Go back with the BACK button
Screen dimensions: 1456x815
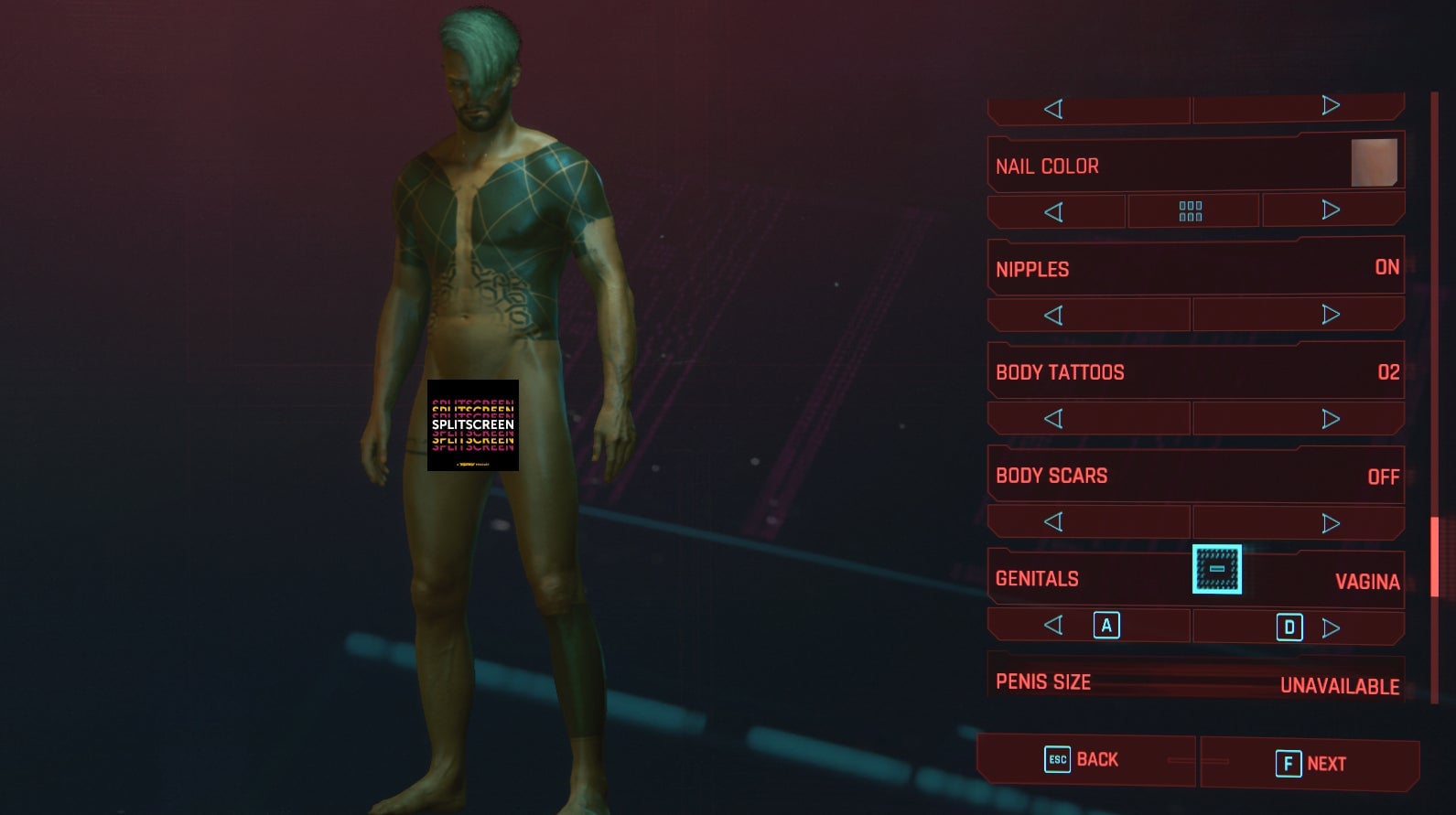point(1084,760)
